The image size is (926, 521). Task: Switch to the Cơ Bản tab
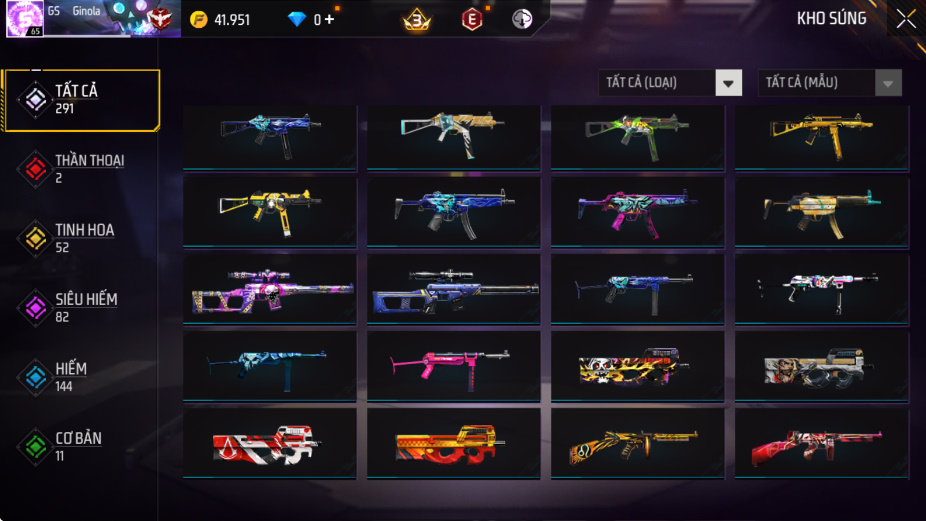tap(78, 447)
